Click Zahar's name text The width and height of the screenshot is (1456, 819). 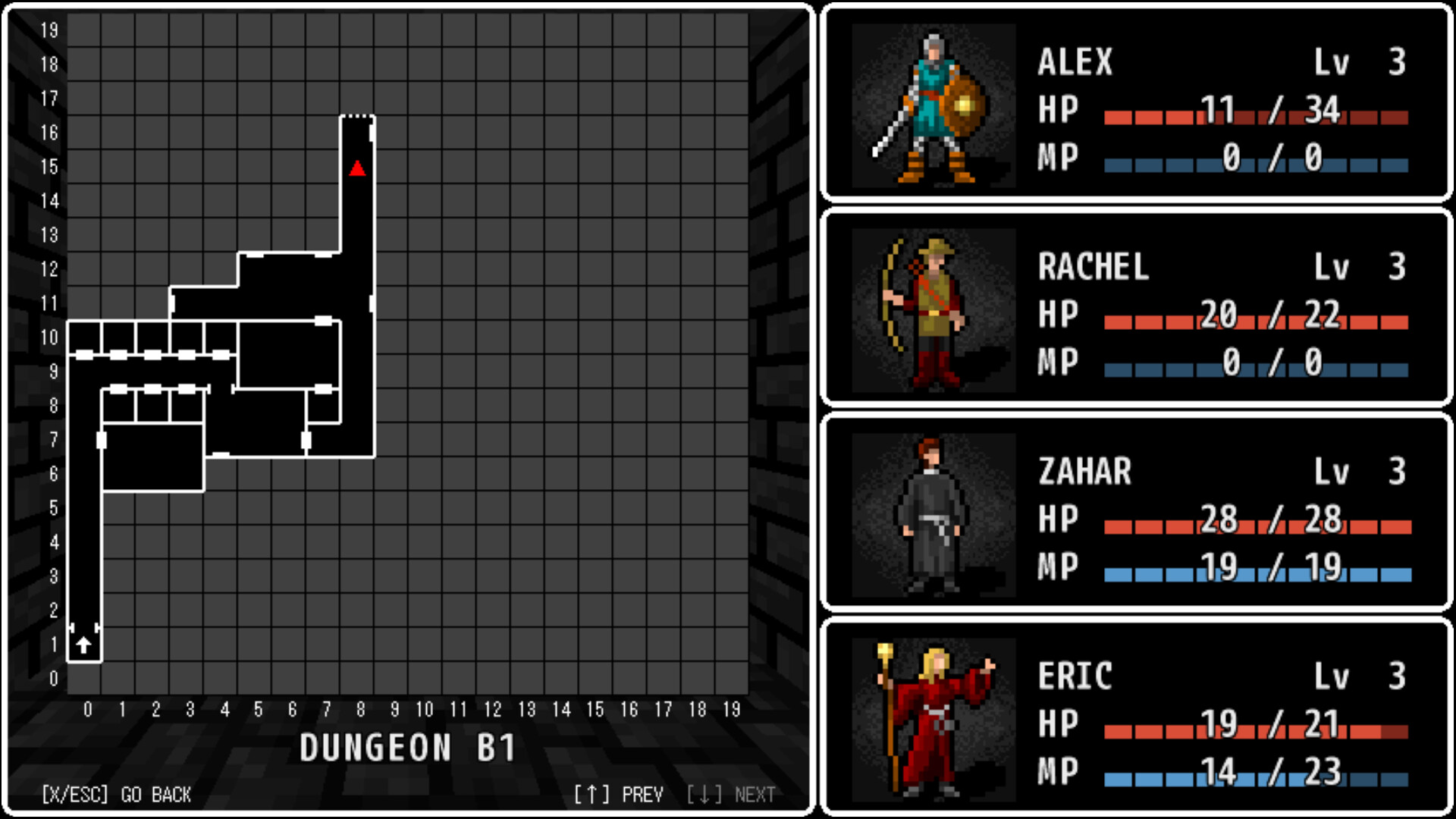point(1084,472)
